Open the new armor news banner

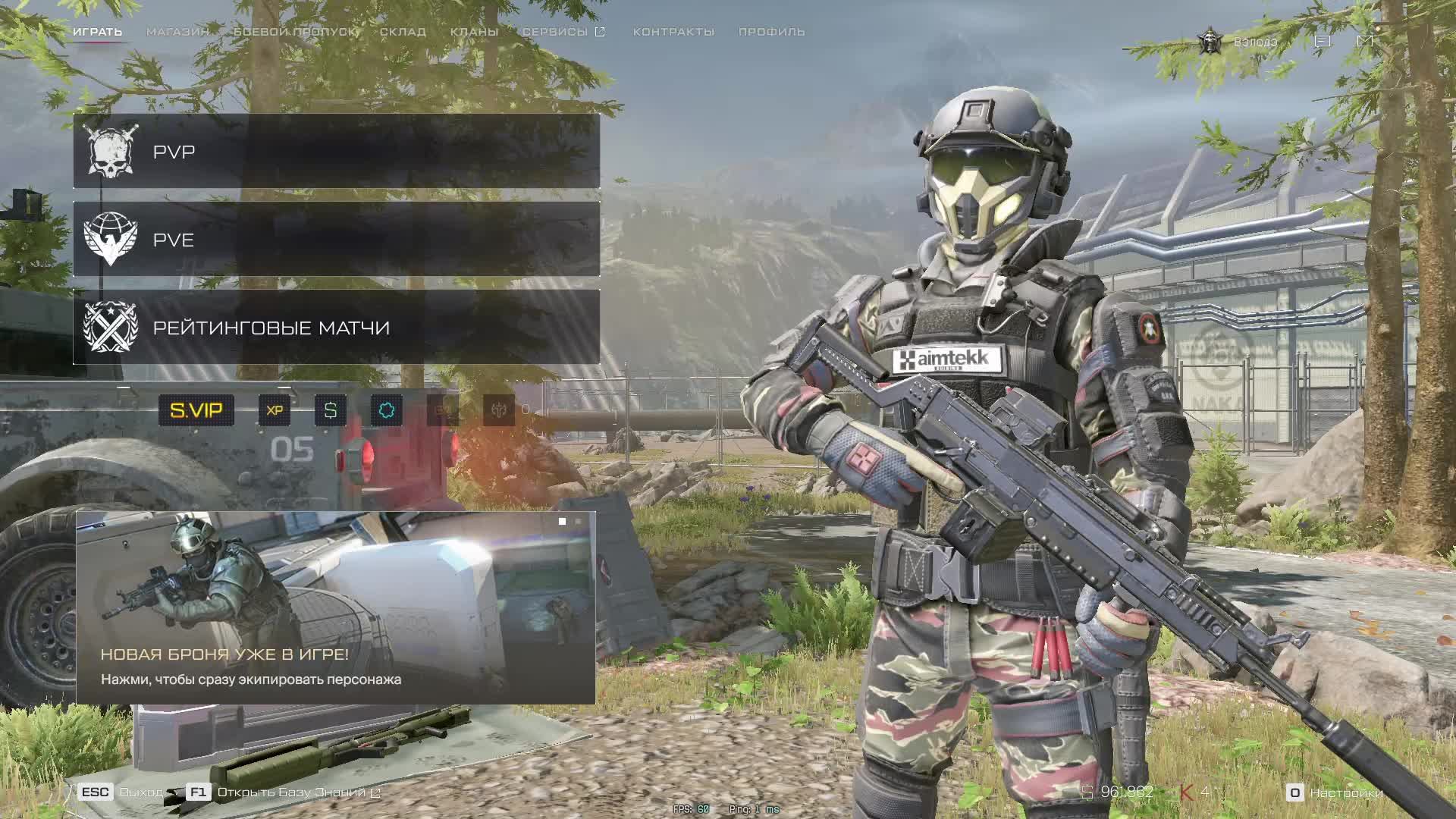pyautogui.click(x=335, y=607)
